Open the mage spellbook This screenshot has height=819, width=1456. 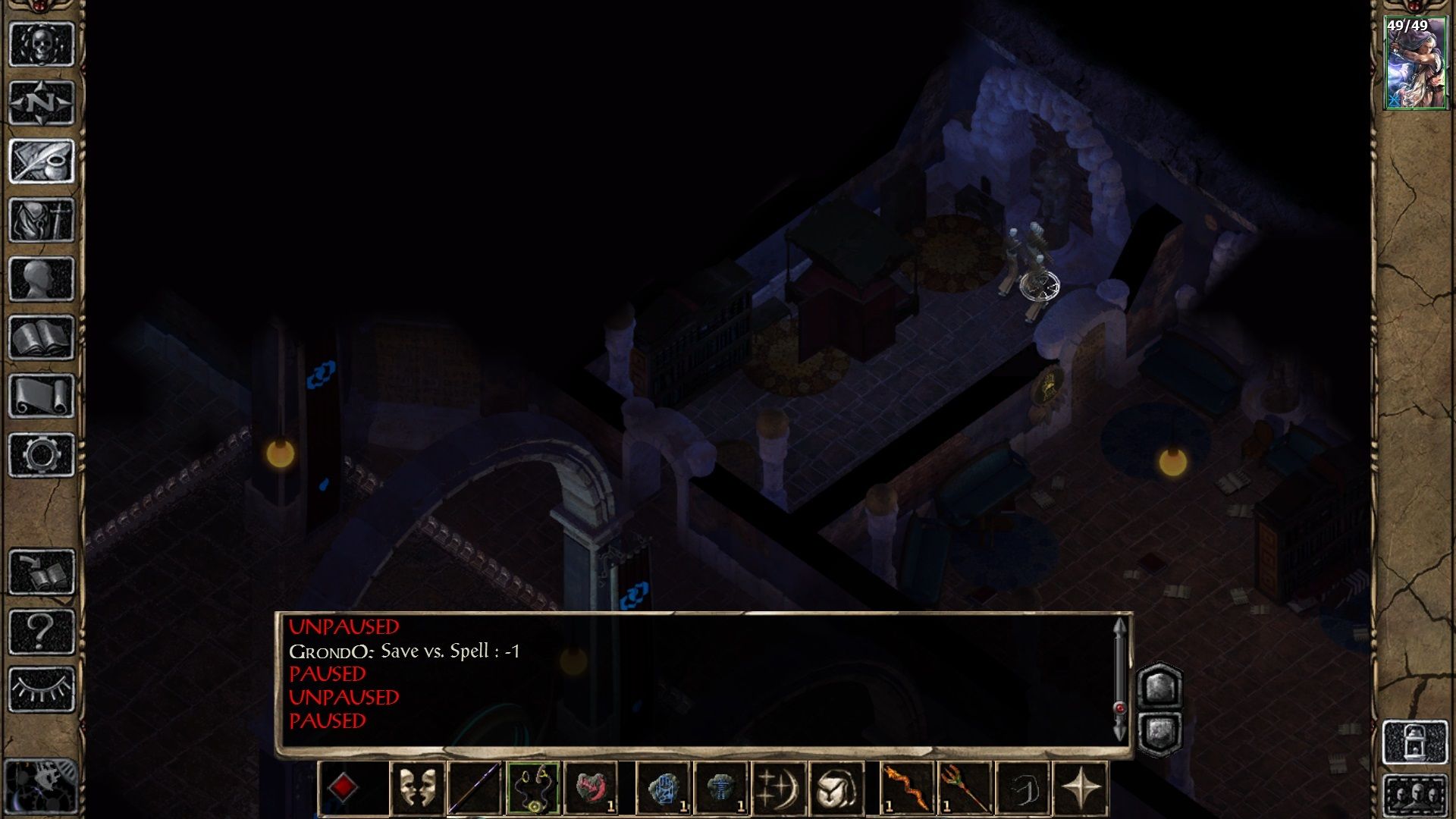[42, 337]
